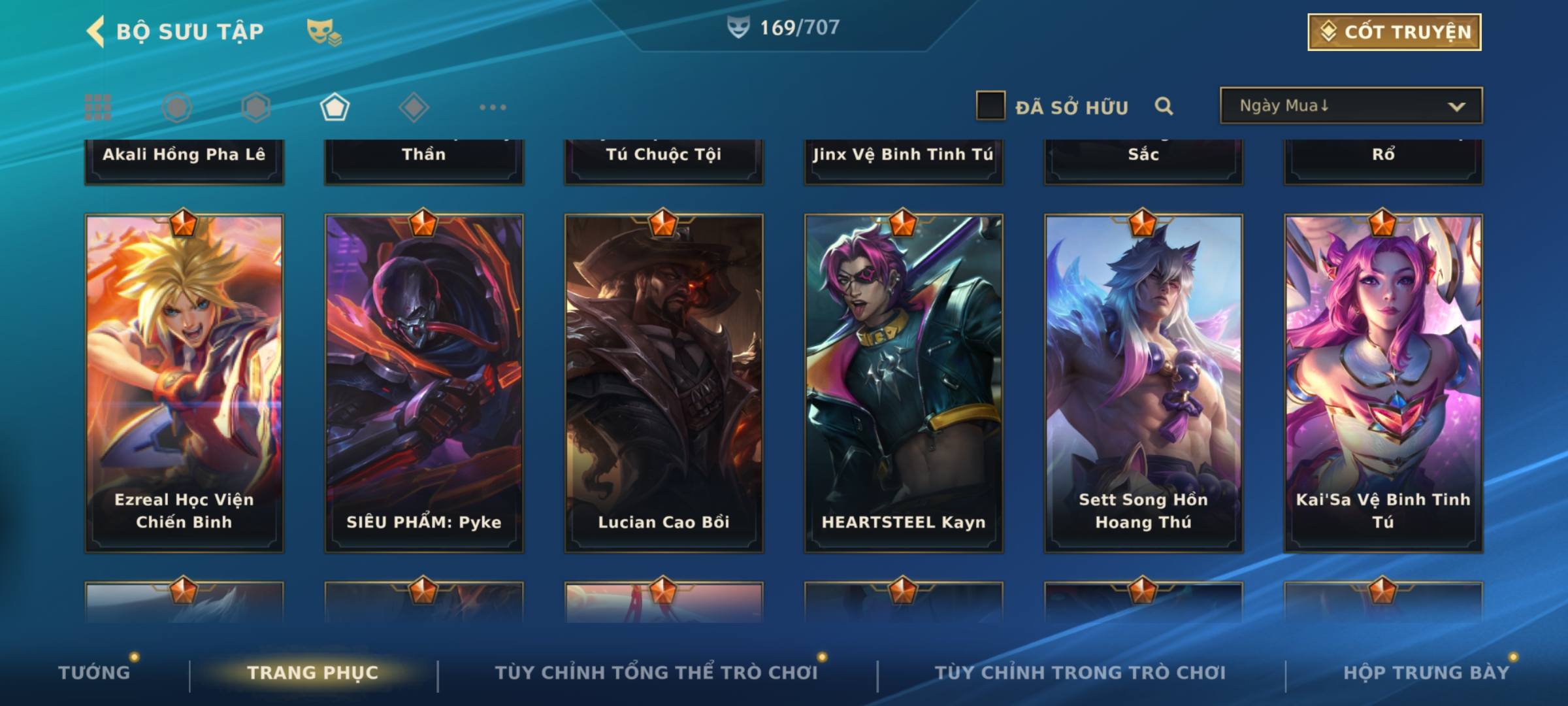1568x706 pixels.
Task: Open the Cốt Truyện story button
Action: pos(1394,32)
